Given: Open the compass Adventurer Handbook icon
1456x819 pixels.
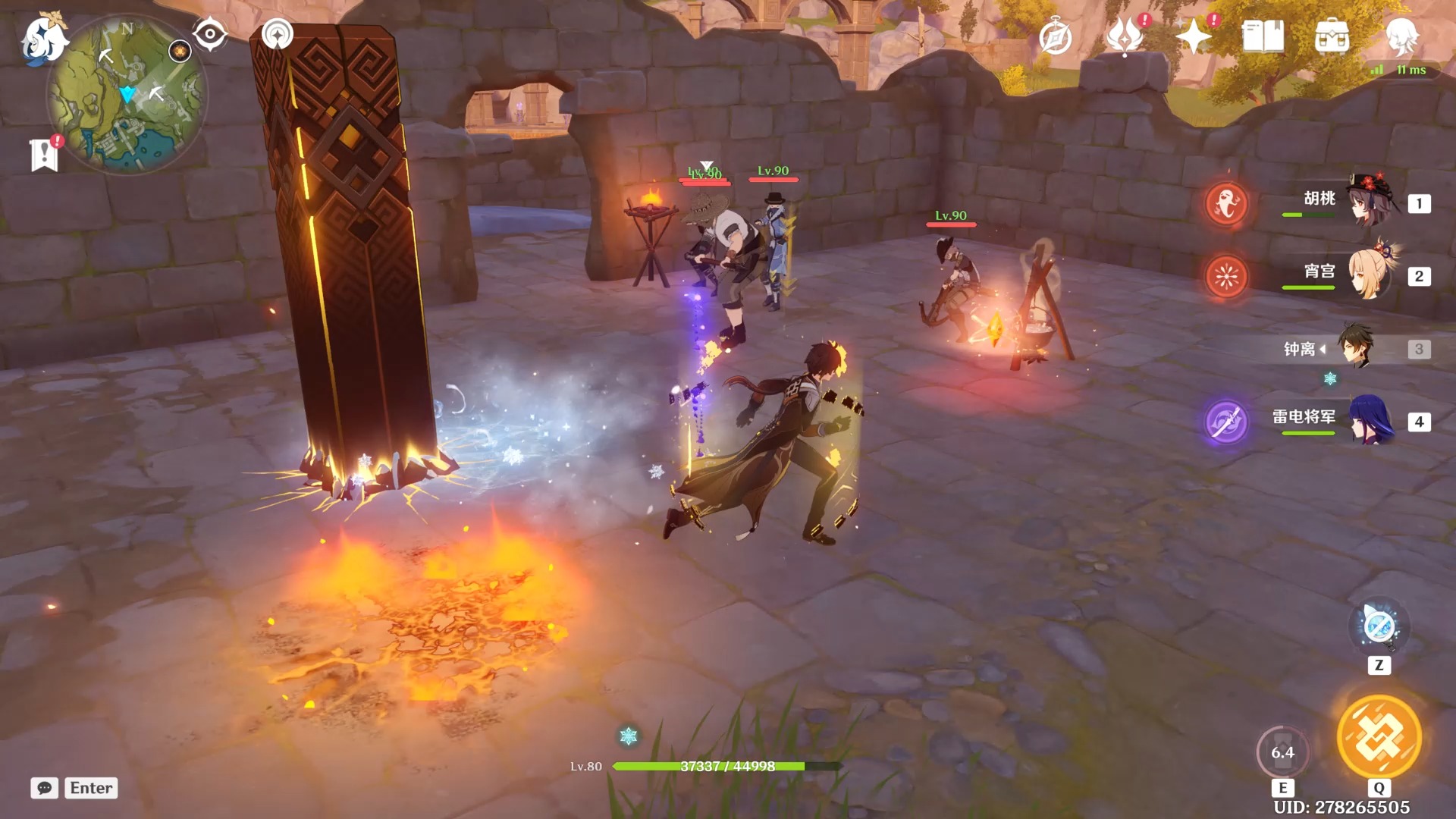Looking at the screenshot, I should pos(1055,37).
